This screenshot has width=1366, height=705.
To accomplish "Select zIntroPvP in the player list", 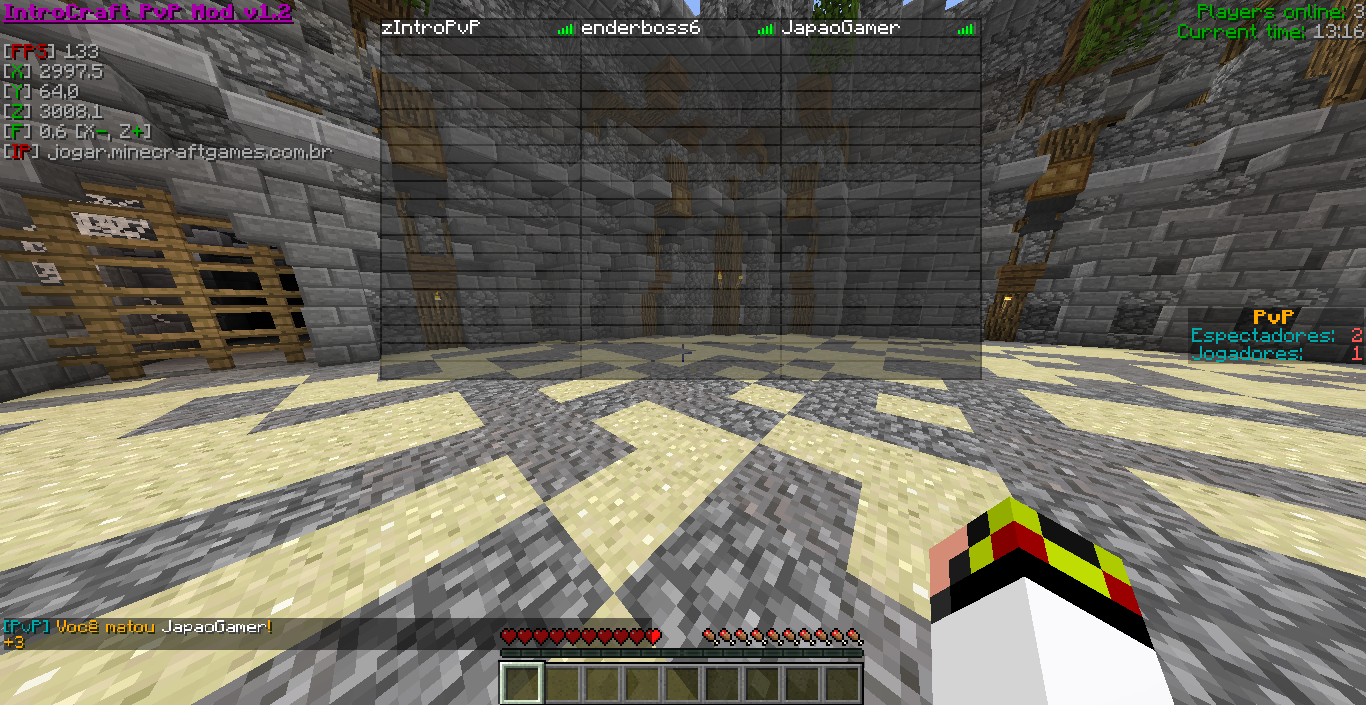I will pyautogui.click(x=431, y=28).
